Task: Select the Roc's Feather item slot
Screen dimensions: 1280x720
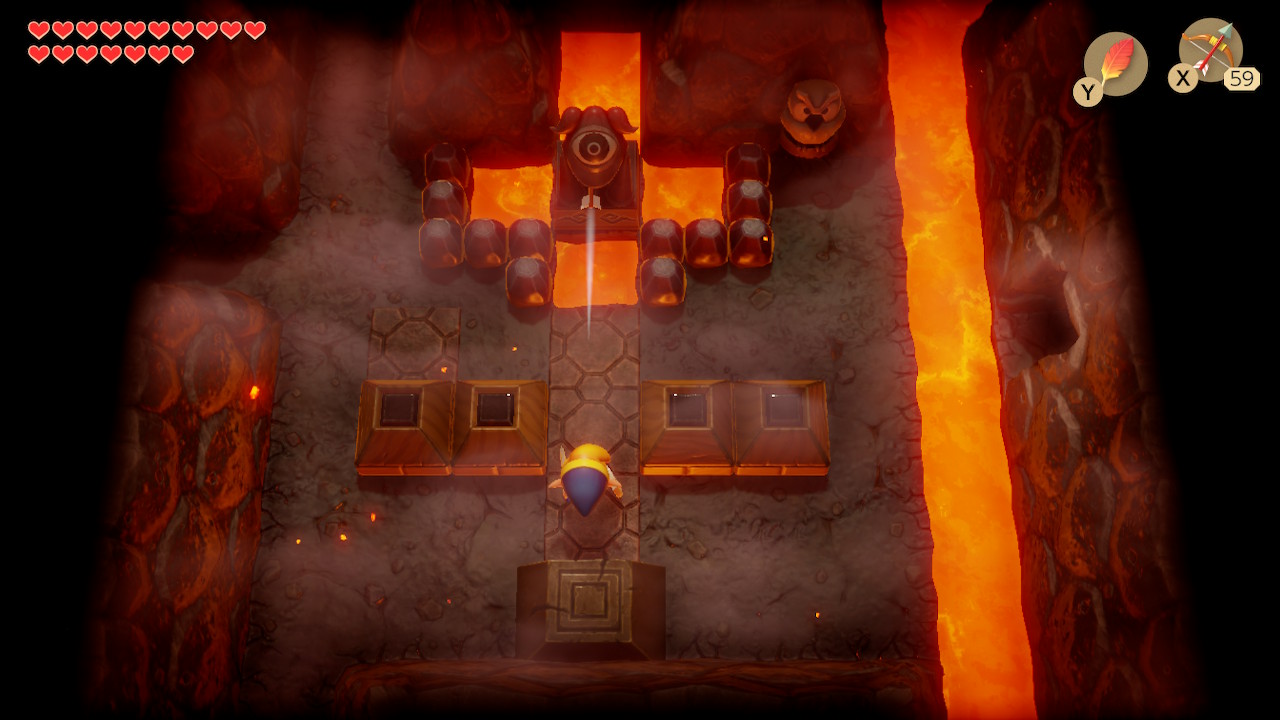Action: [x=1115, y=64]
